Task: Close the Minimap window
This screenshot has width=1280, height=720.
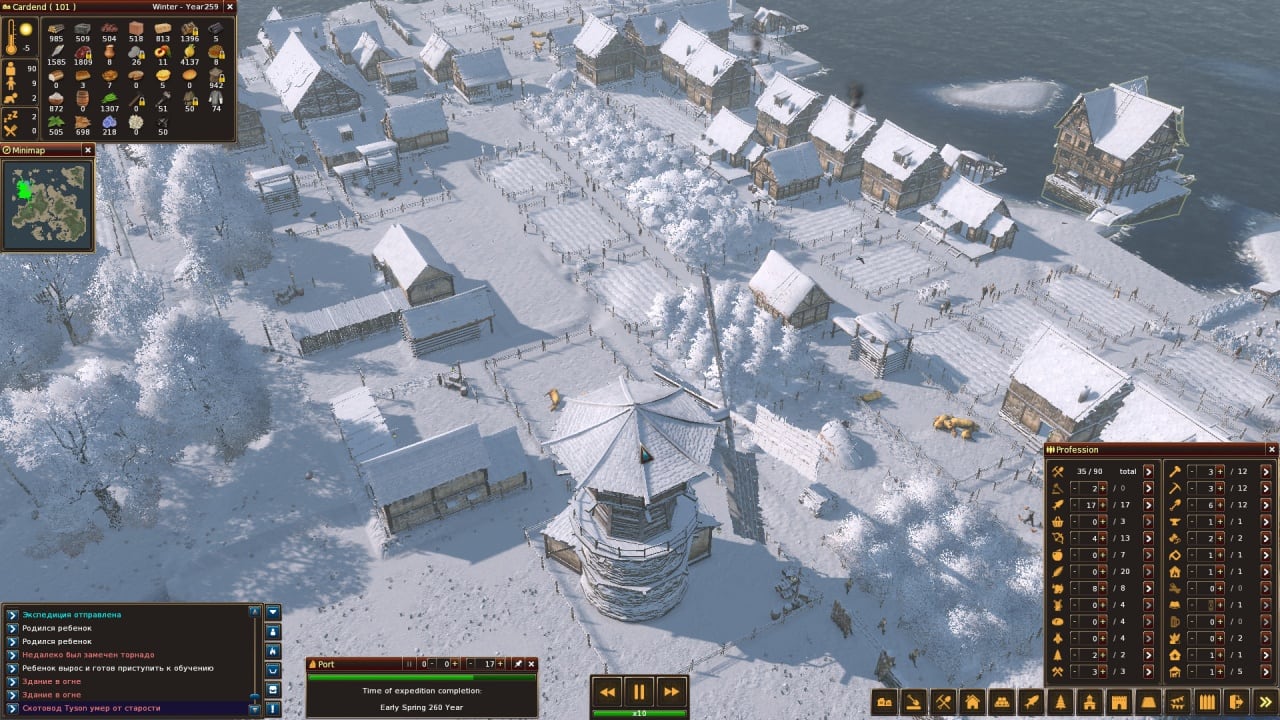Action: (87, 150)
